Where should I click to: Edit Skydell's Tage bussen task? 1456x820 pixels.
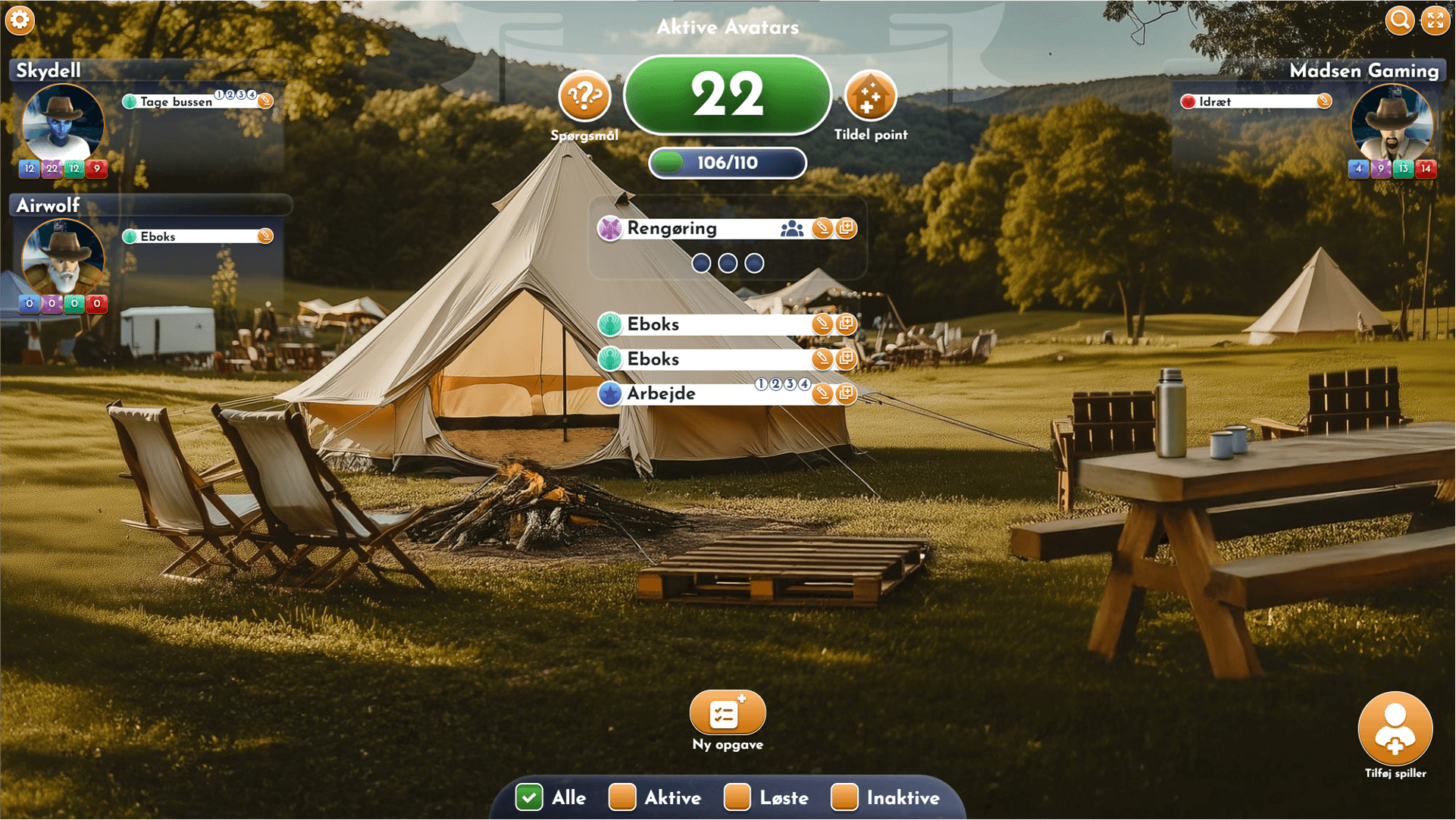click(265, 102)
